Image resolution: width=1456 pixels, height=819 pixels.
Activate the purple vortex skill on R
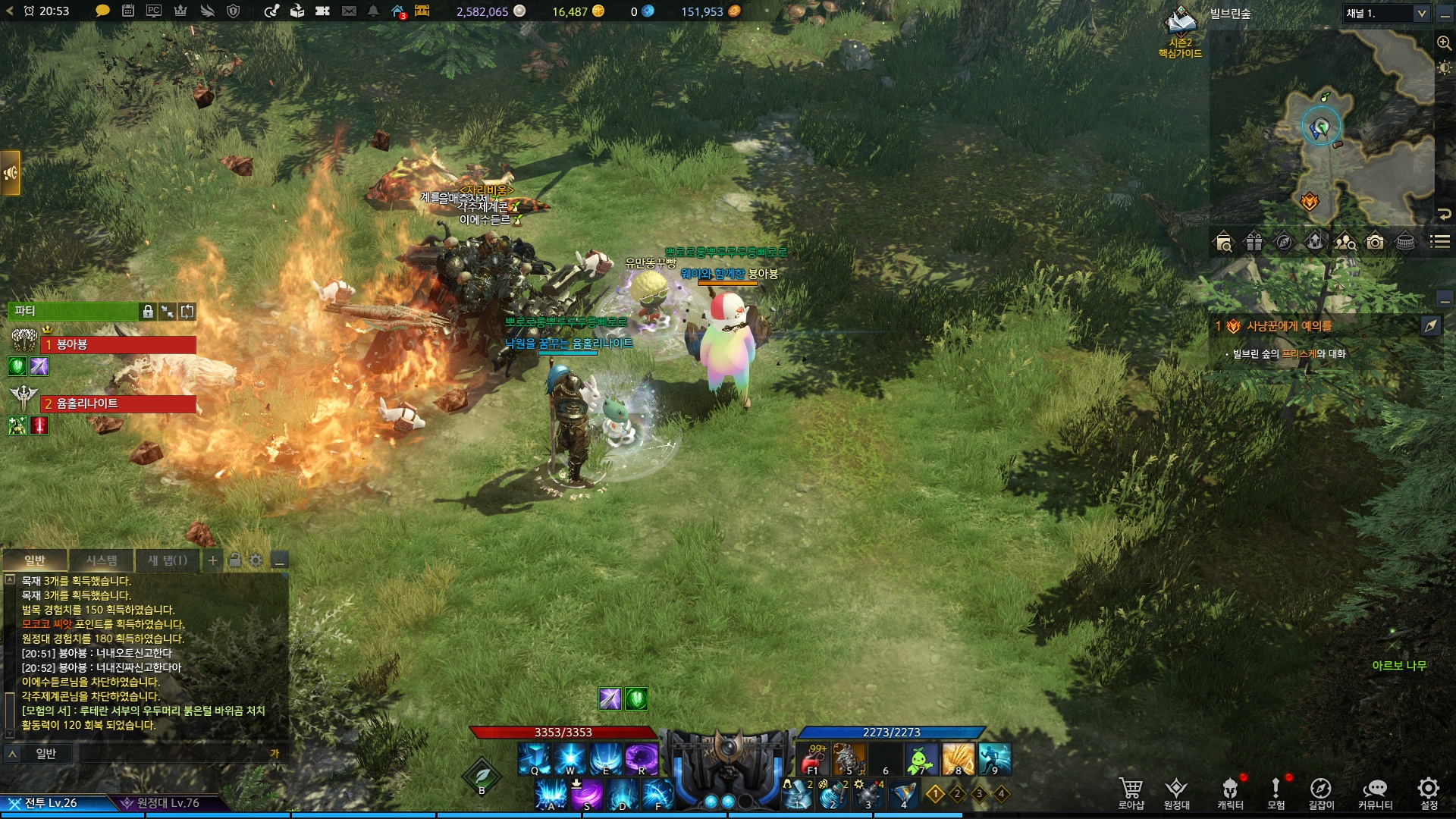(642, 758)
